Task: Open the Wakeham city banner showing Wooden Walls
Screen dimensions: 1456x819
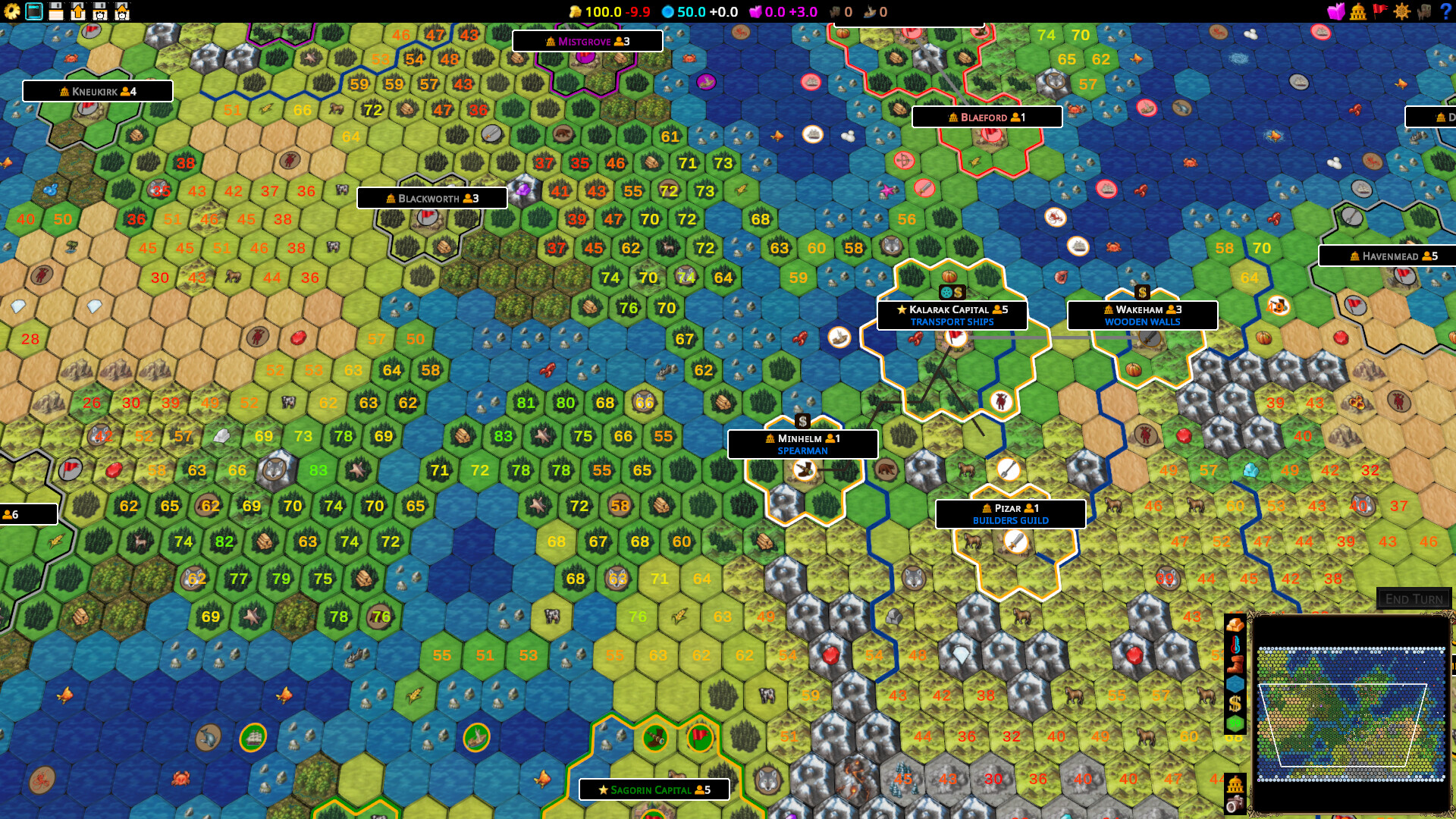Action: point(1142,314)
